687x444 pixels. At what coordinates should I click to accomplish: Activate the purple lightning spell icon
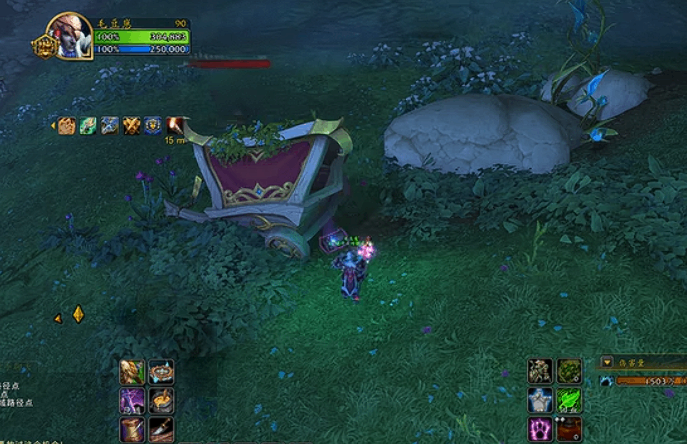pyautogui.click(x=133, y=401)
